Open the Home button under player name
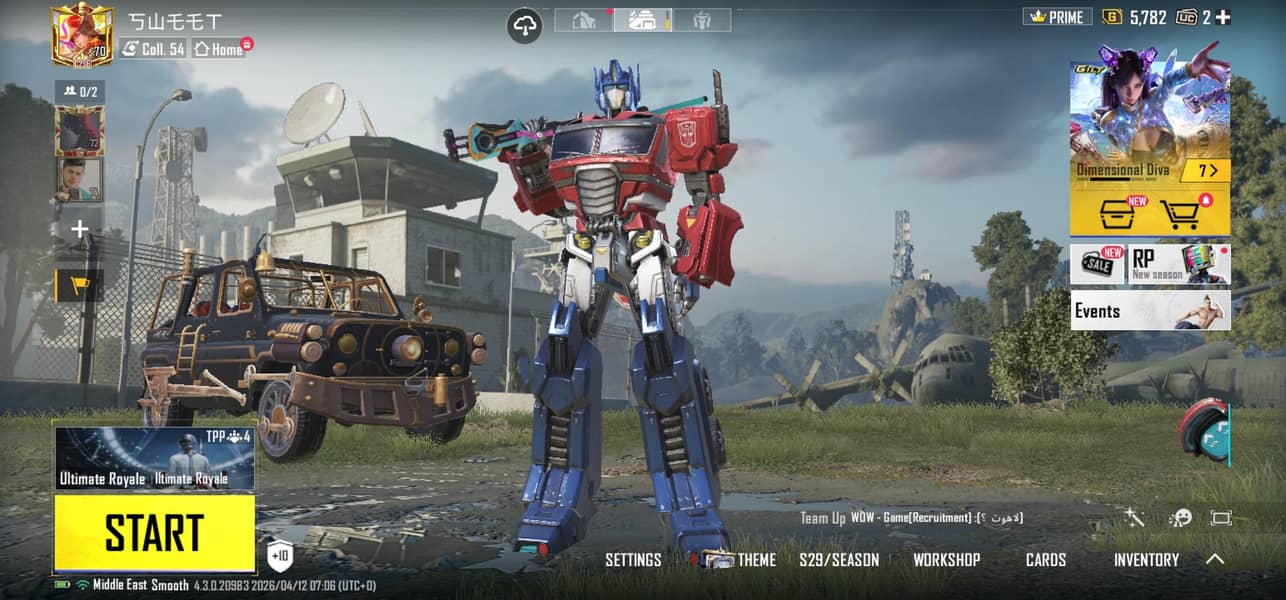Viewport: 1286px width, 600px height. pos(219,48)
